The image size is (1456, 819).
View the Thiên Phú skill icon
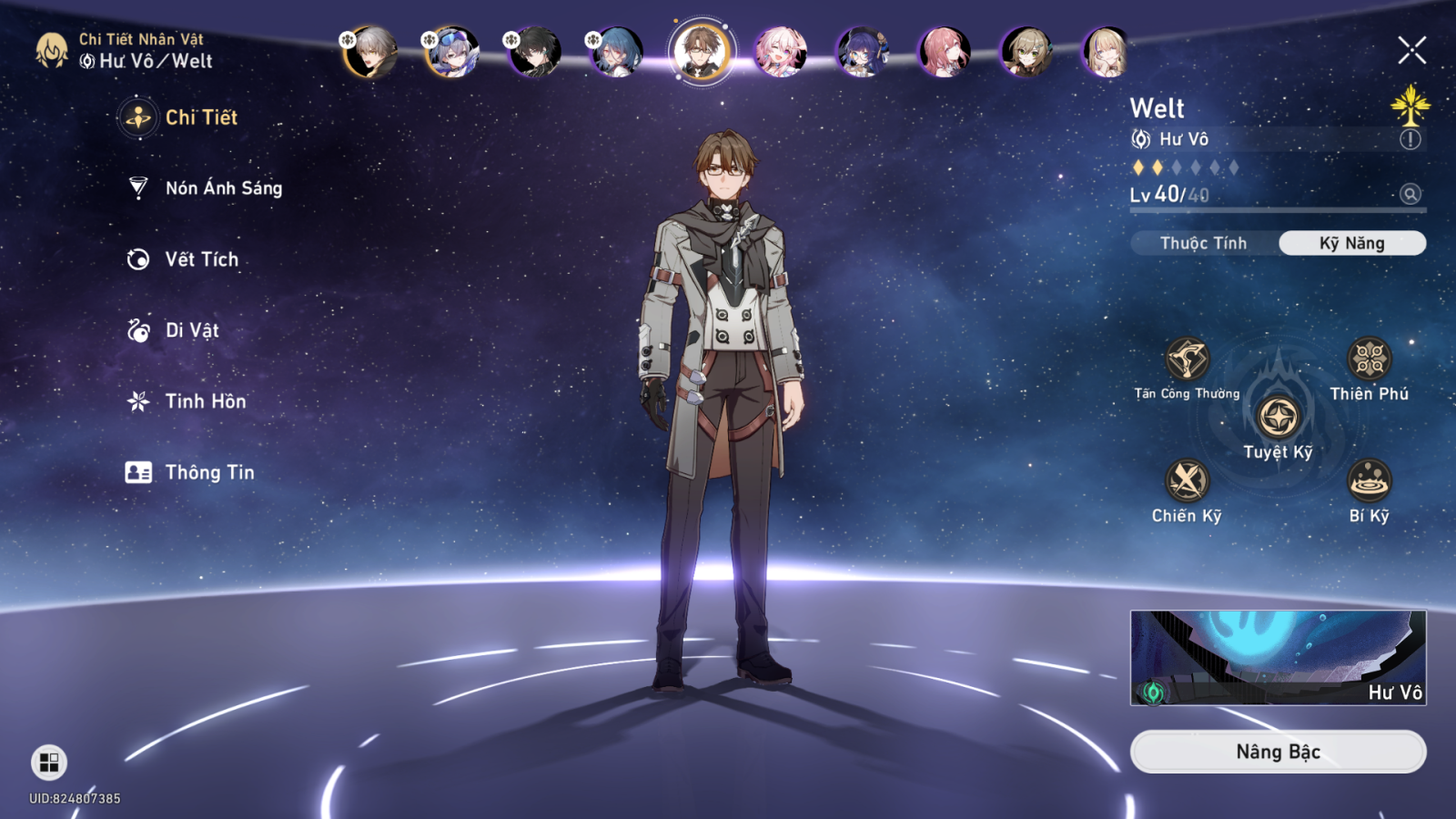pyautogui.click(x=1369, y=359)
